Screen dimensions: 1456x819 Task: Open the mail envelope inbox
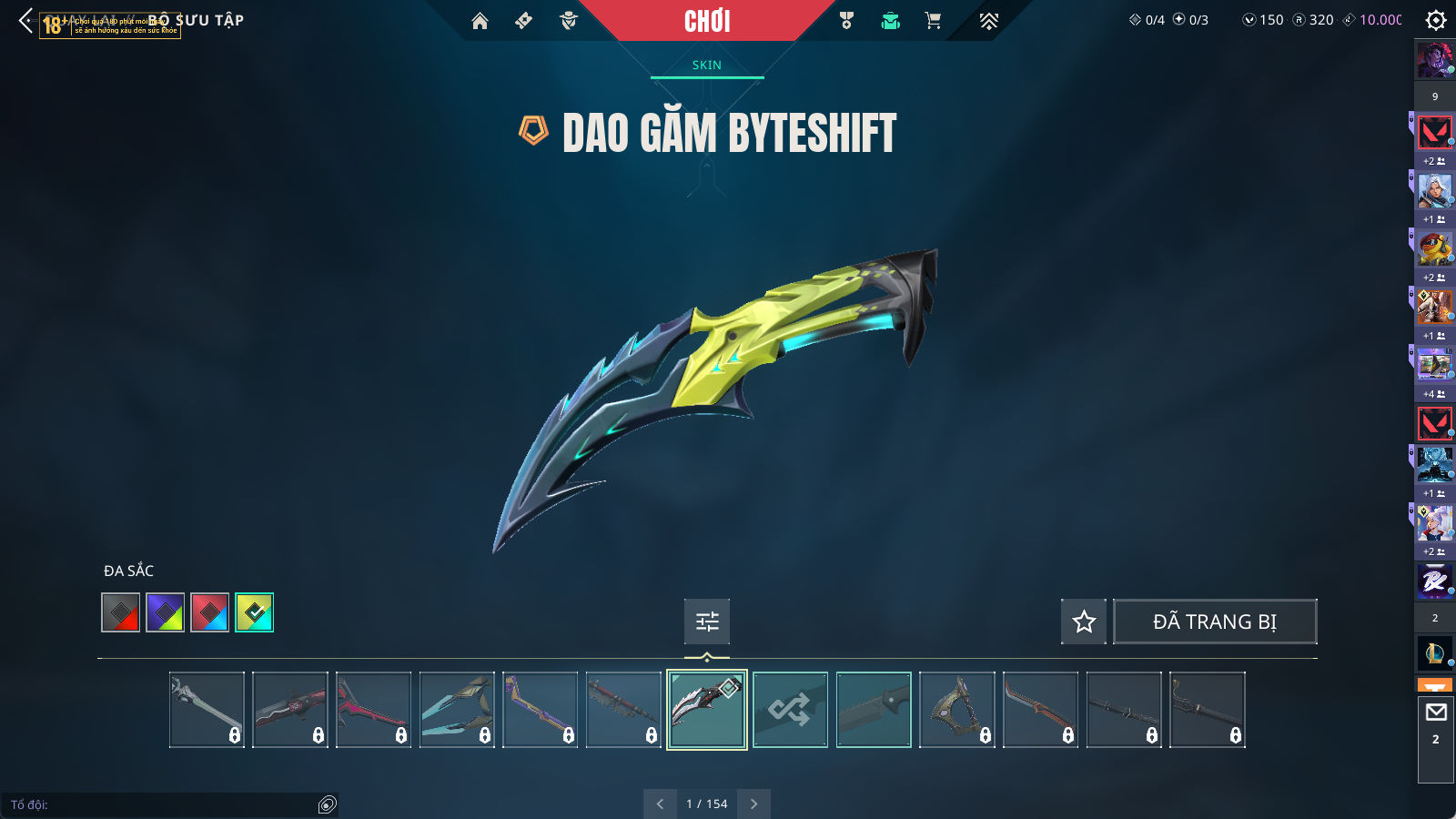(x=1436, y=713)
